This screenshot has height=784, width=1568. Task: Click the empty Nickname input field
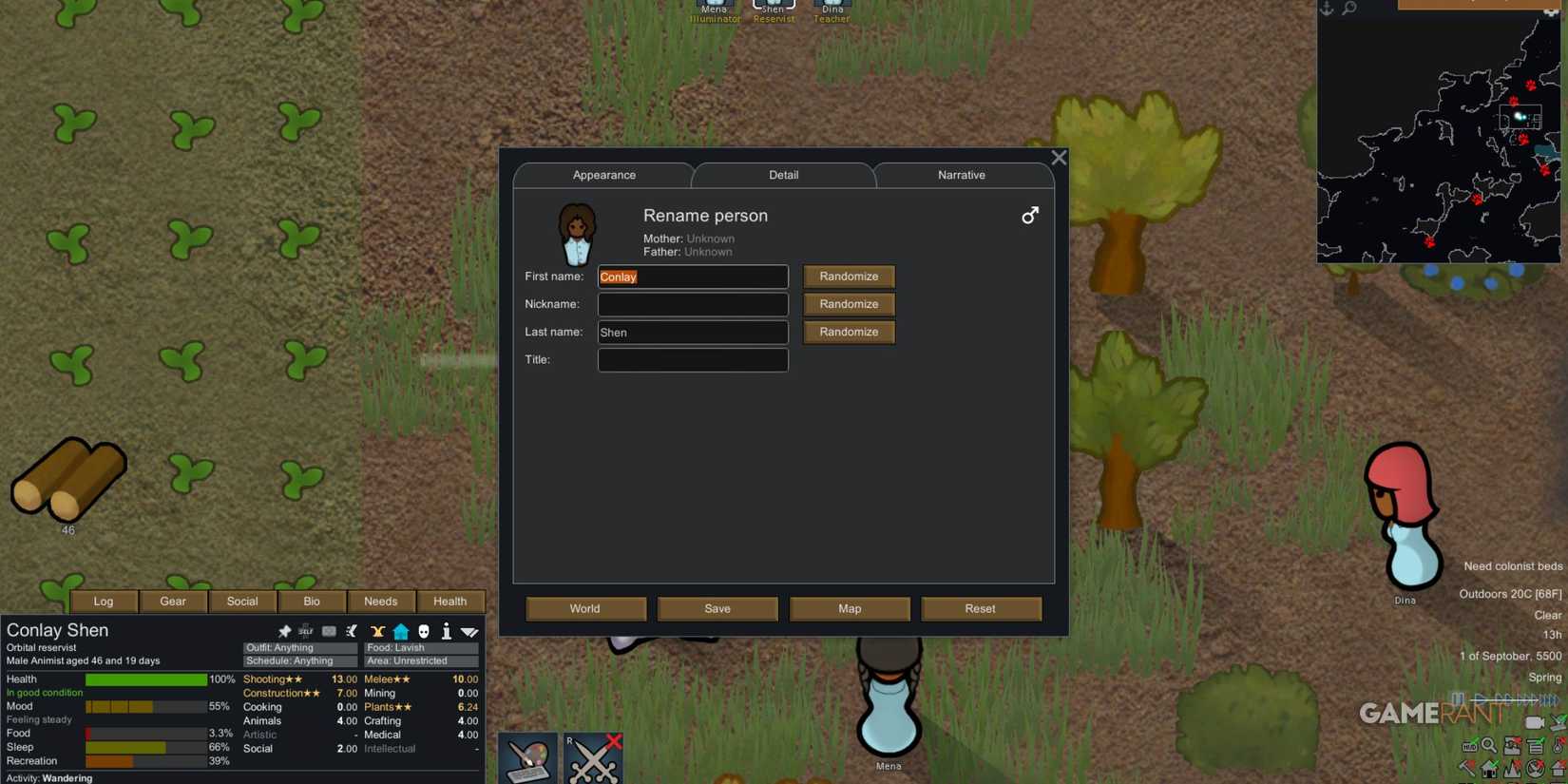(x=692, y=304)
